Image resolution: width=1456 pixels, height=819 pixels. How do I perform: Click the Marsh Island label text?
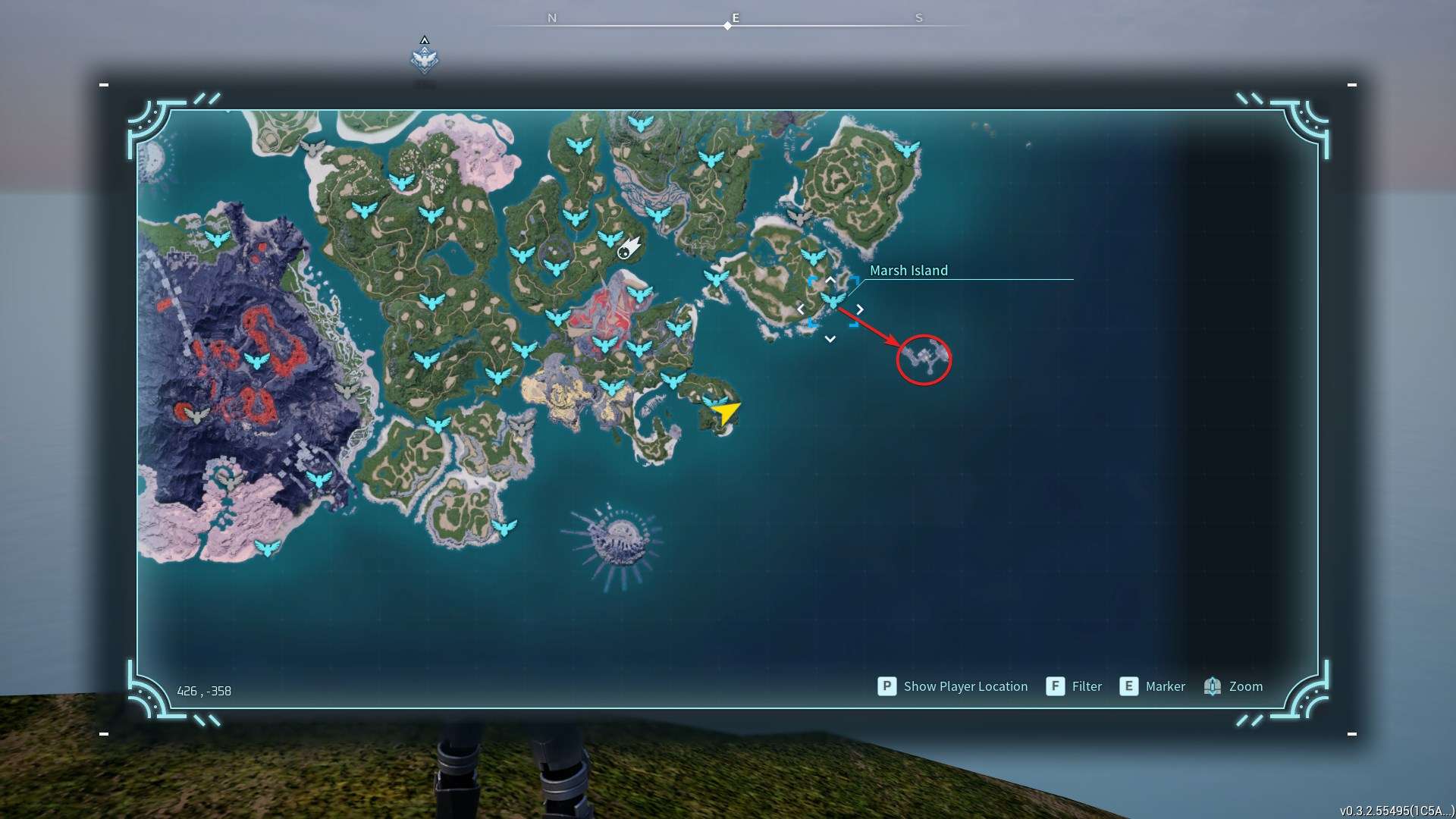pyautogui.click(x=909, y=270)
